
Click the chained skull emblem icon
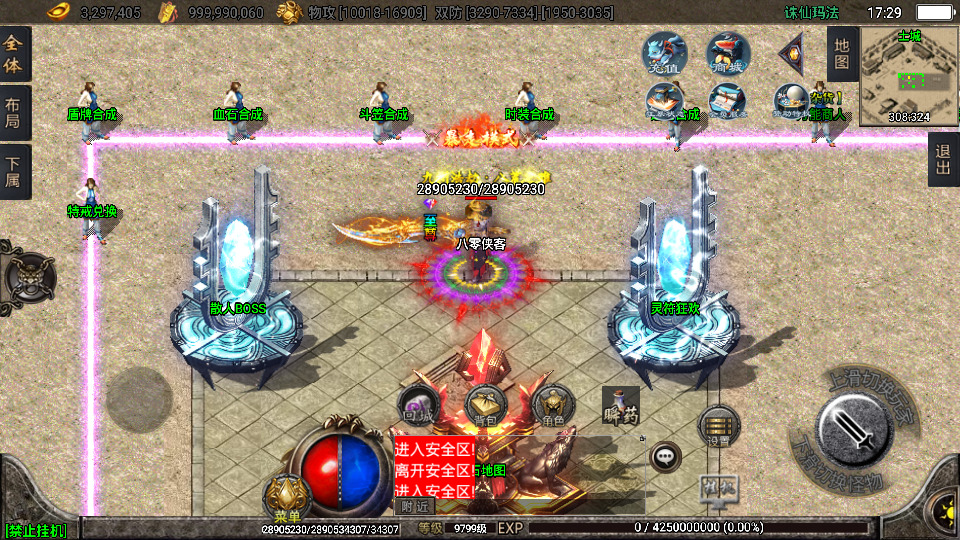click(27, 273)
